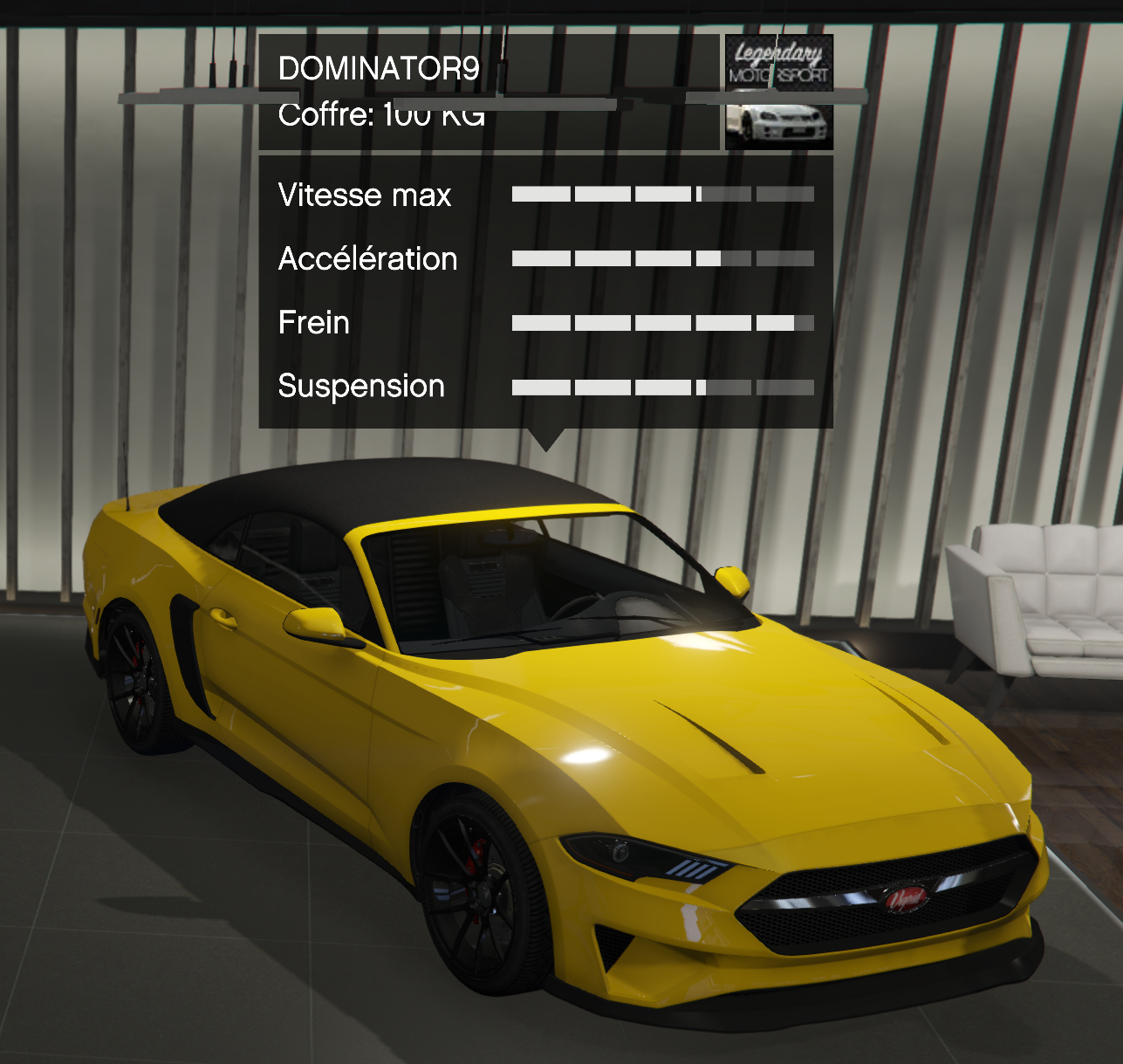This screenshot has height=1064, width=1123.
Task: Click the Frein label text
Action: (x=312, y=322)
